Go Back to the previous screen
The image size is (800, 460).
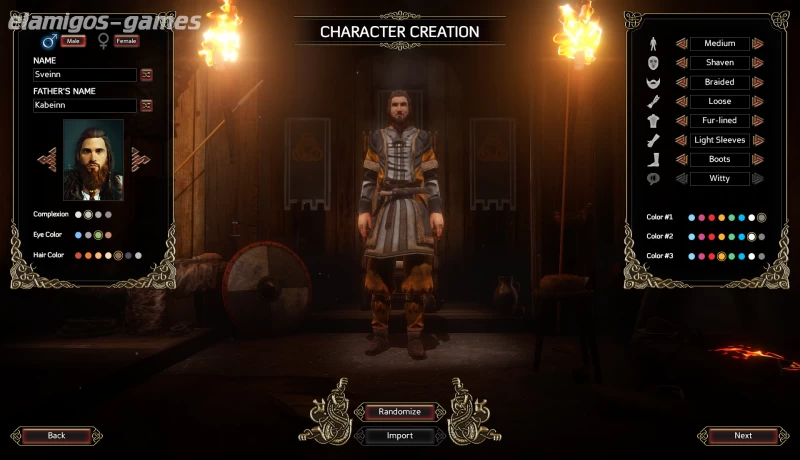coord(56,436)
